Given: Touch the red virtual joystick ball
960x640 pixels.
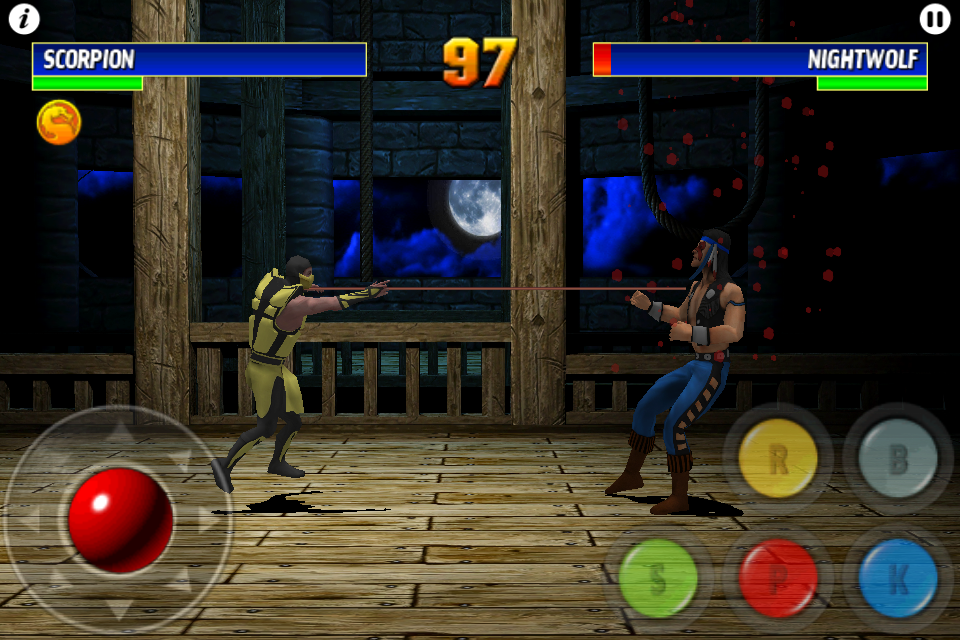Looking at the screenshot, I should pyautogui.click(x=120, y=519).
